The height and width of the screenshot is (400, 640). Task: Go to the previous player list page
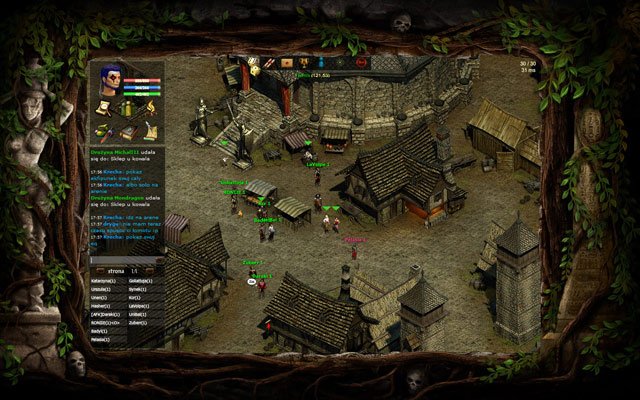point(101,271)
